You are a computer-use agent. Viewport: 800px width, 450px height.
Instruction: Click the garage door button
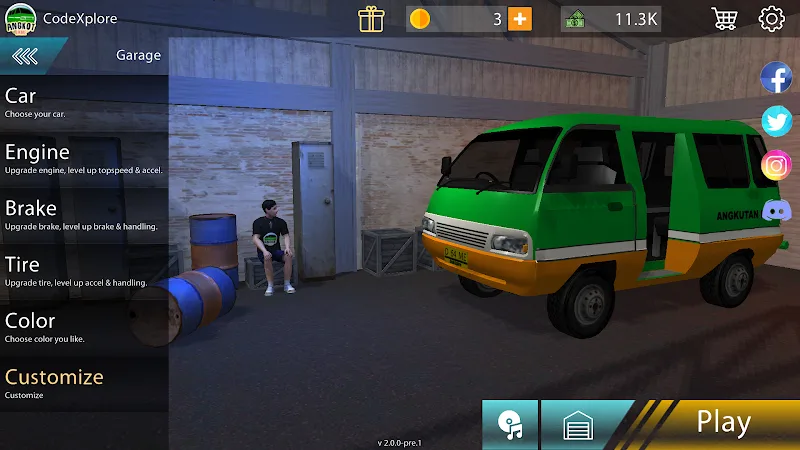579,426
